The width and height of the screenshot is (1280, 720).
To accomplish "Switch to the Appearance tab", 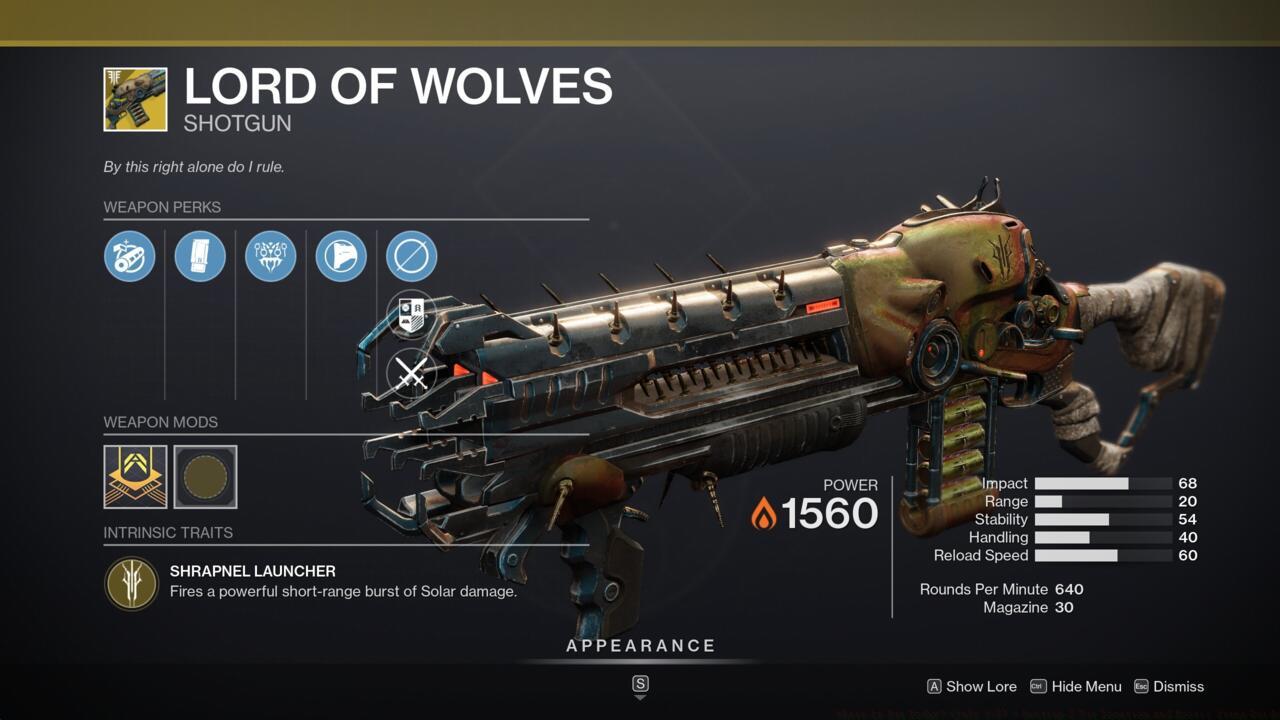I will (x=640, y=645).
